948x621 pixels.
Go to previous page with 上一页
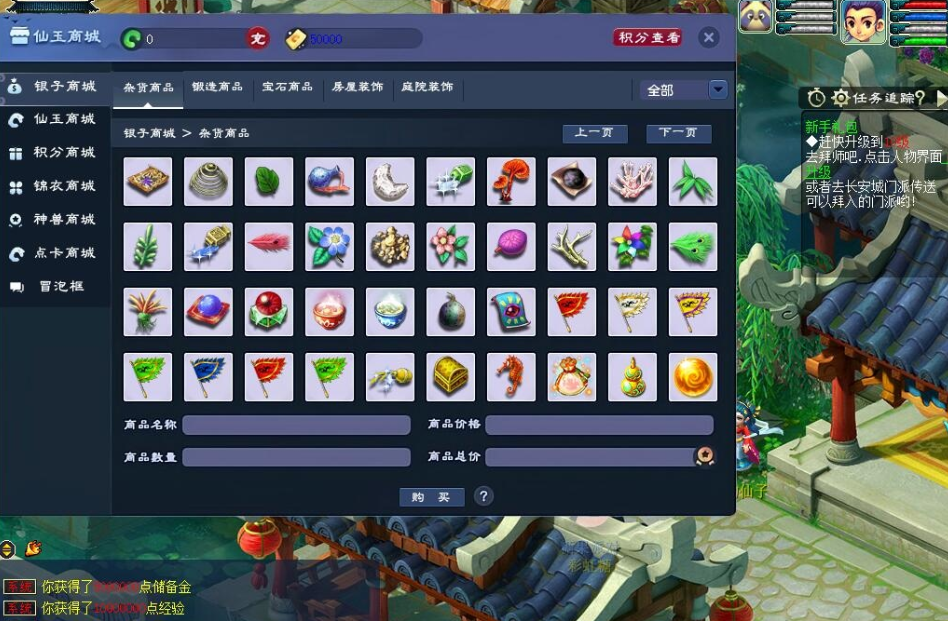(x=594, y=133)
